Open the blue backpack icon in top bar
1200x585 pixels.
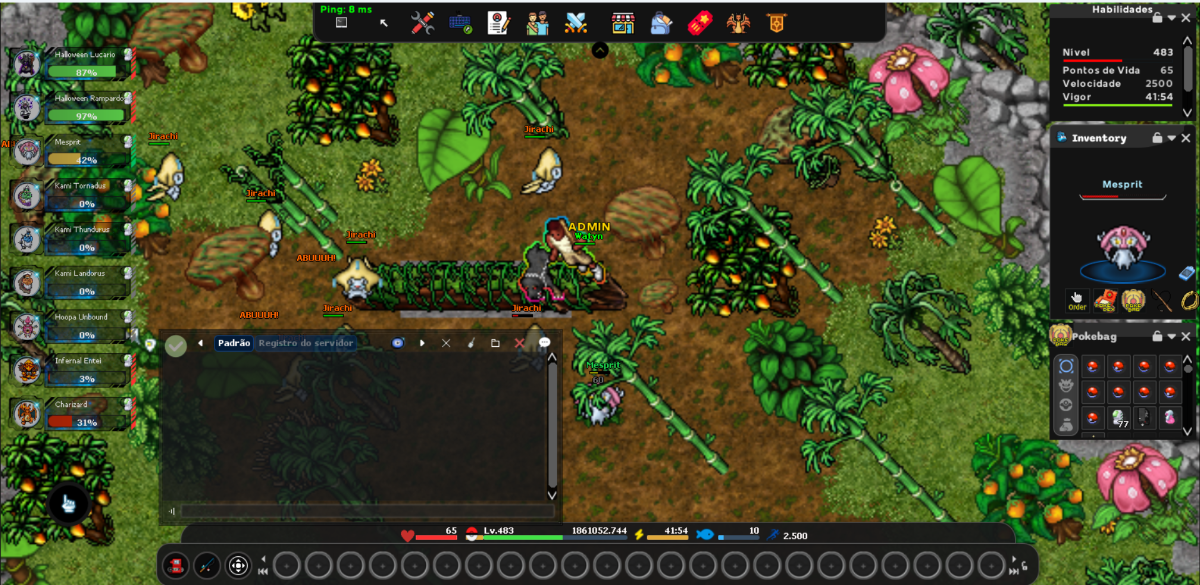click(661, 23)
